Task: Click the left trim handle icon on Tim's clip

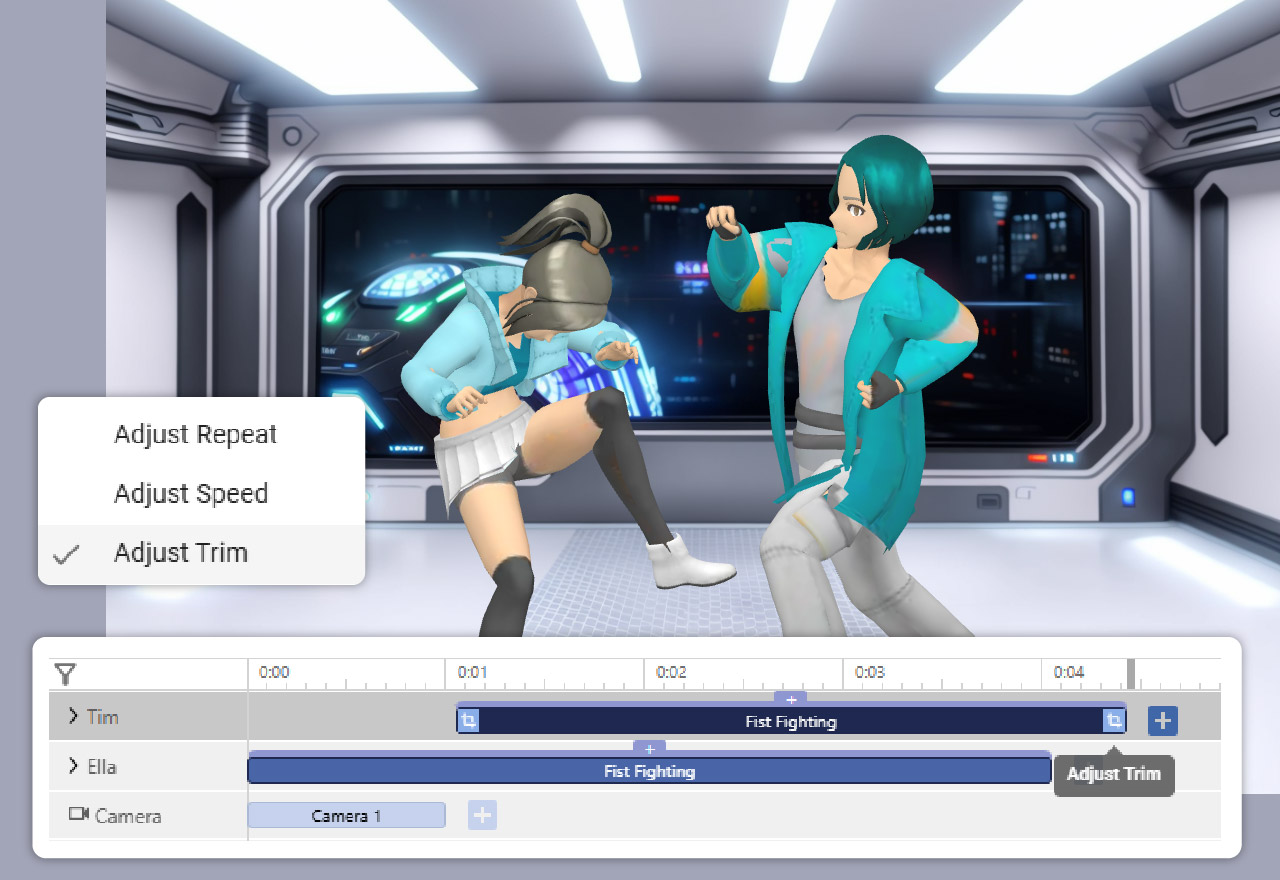Action: click(470, 720)
